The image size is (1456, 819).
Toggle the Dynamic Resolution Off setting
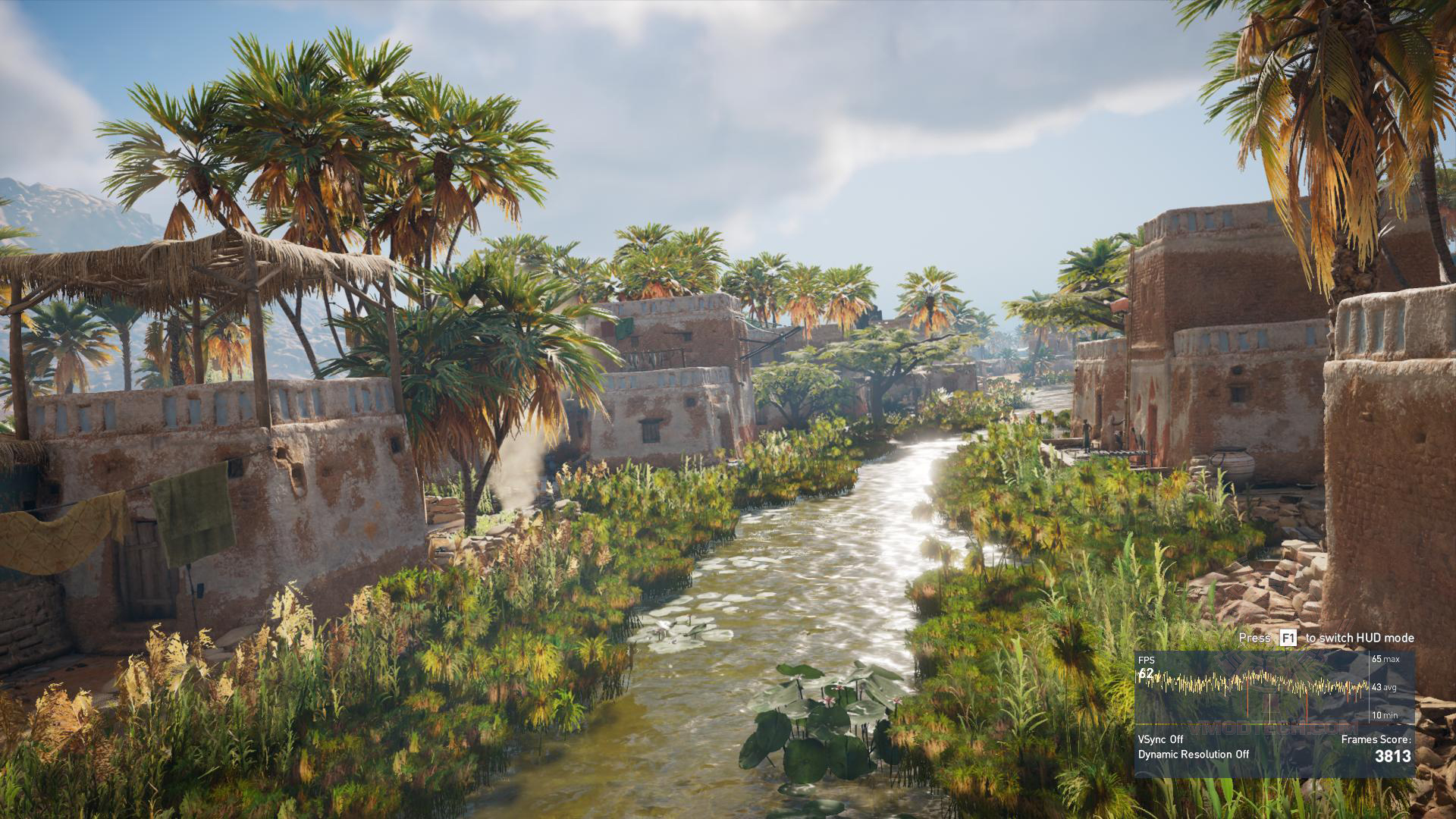(1194, 755)
